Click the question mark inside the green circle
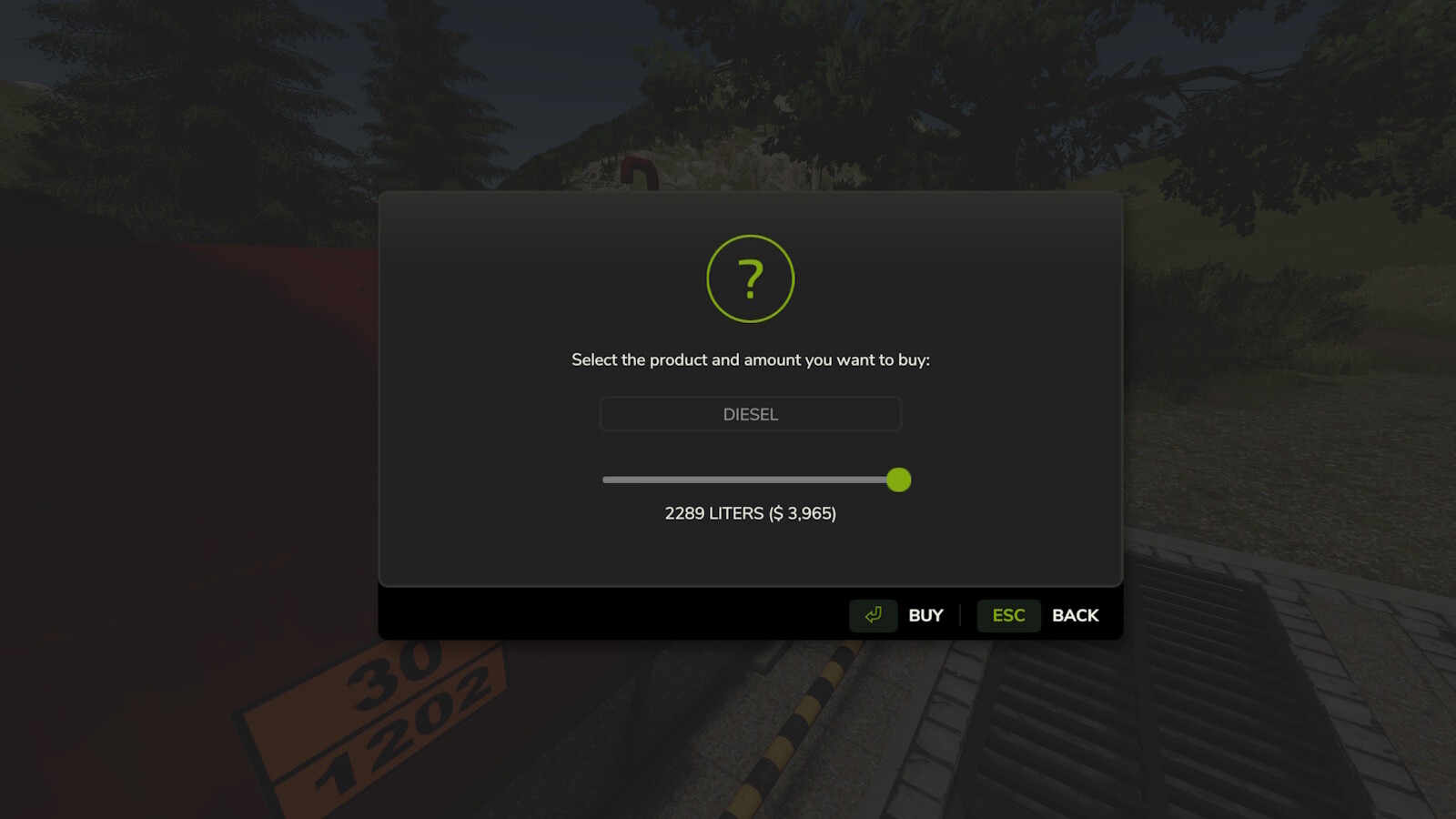1456x819 pixels. [x=751, y=278]
